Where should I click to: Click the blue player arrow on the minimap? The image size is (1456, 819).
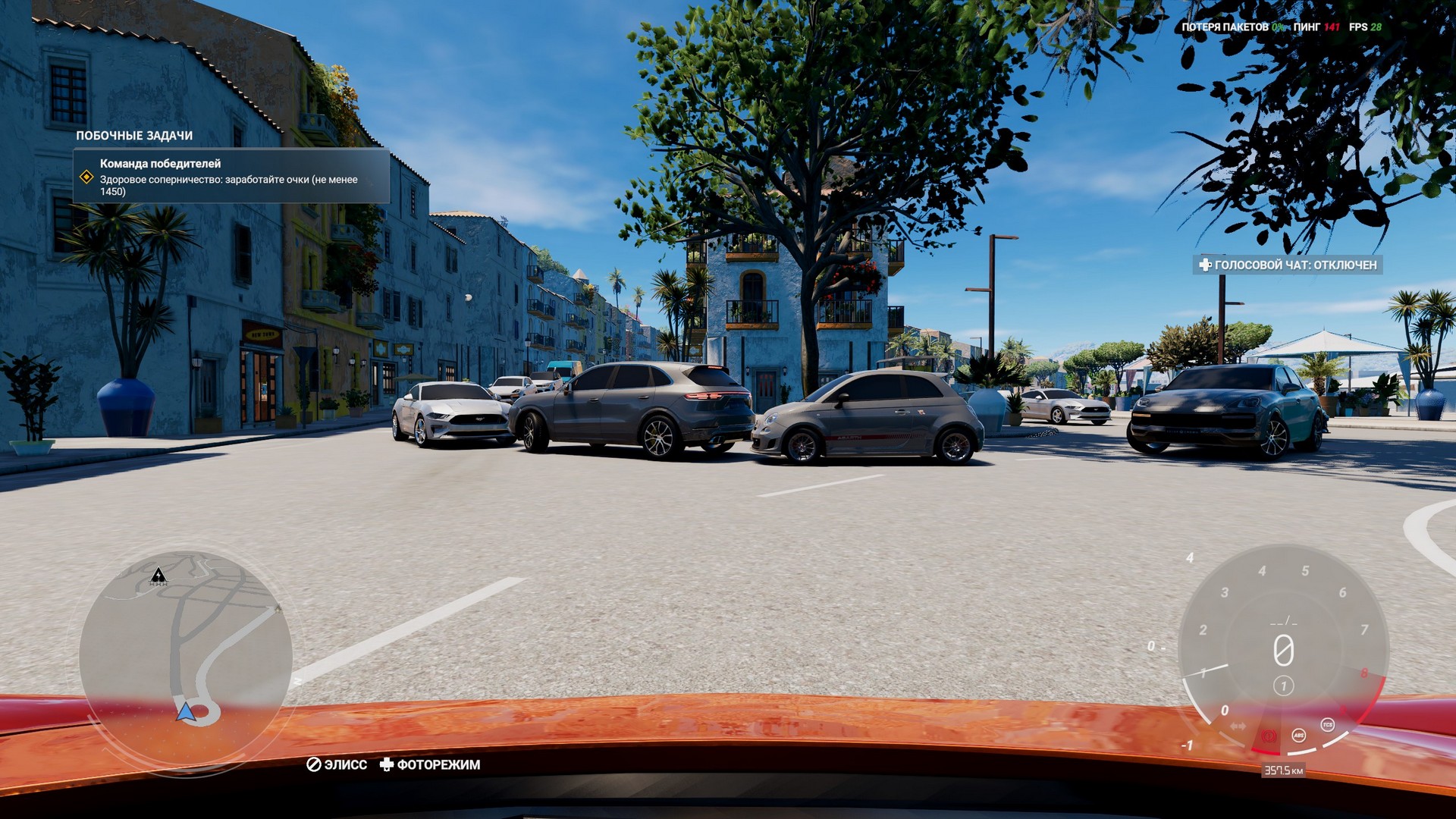click(x=185, y=711)
